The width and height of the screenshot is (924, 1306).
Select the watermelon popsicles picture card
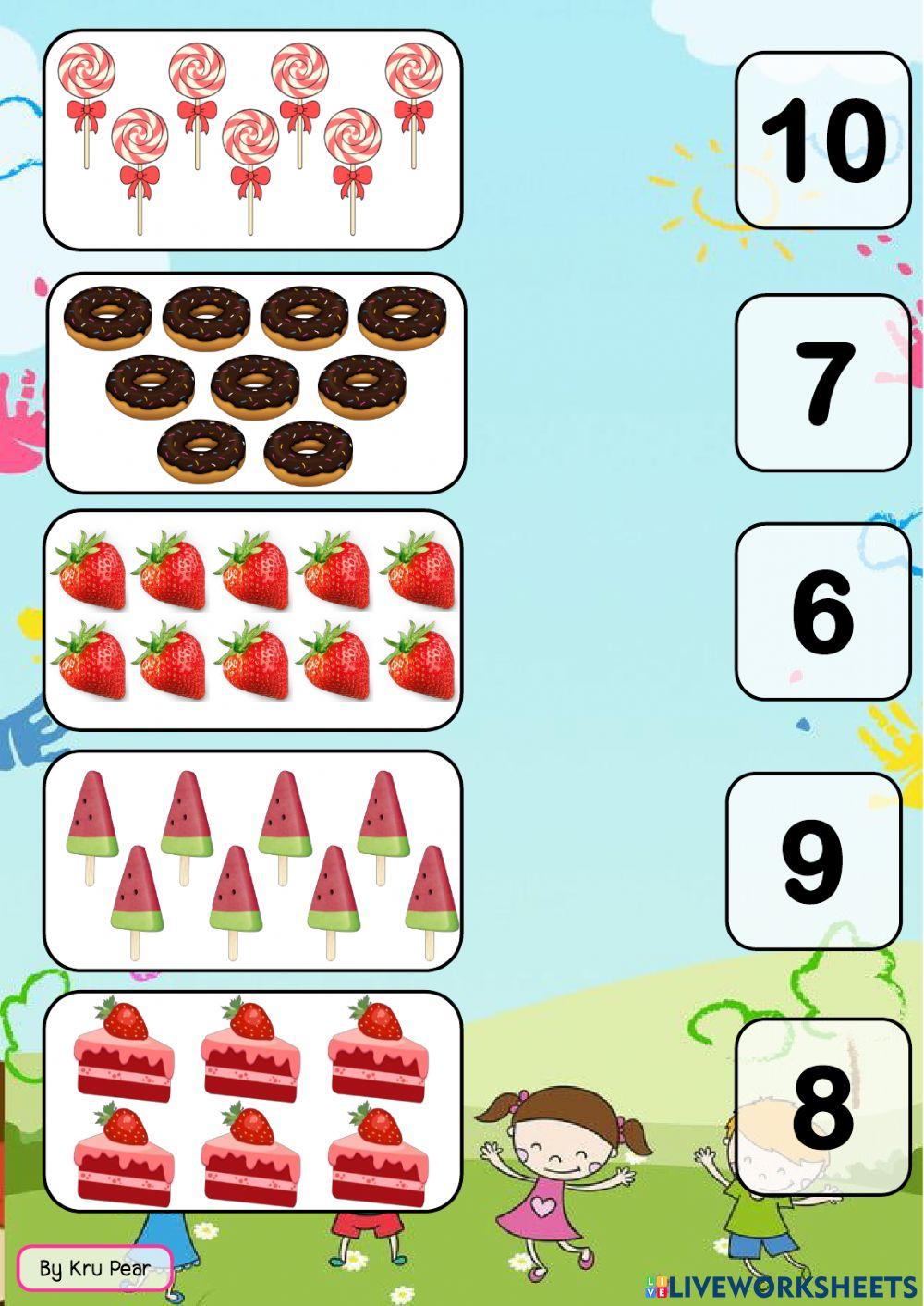click(x=252, y=860)
